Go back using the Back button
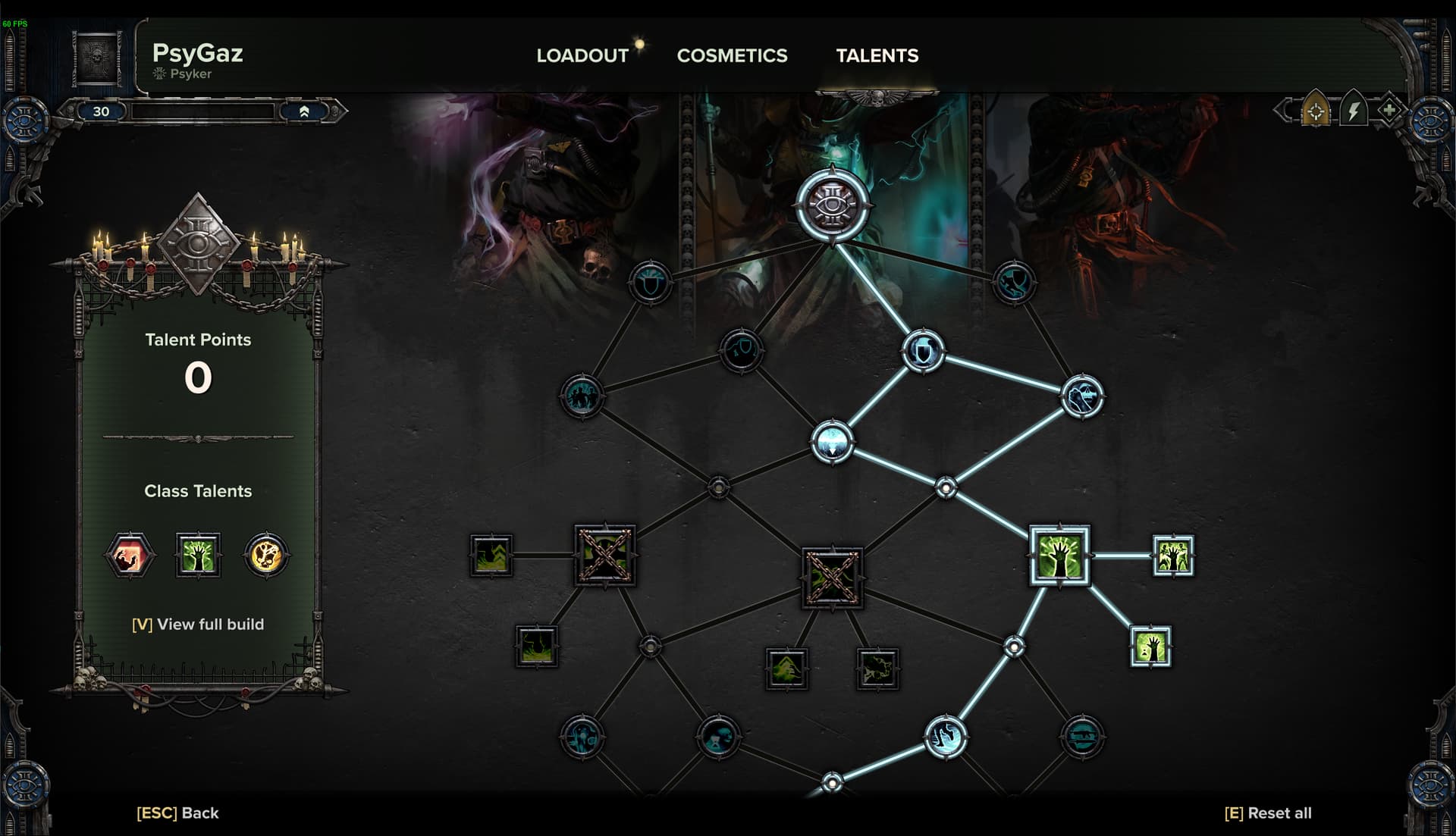Screen dimensions: 1456x836 pyautogui.click(x=177, y=813)
